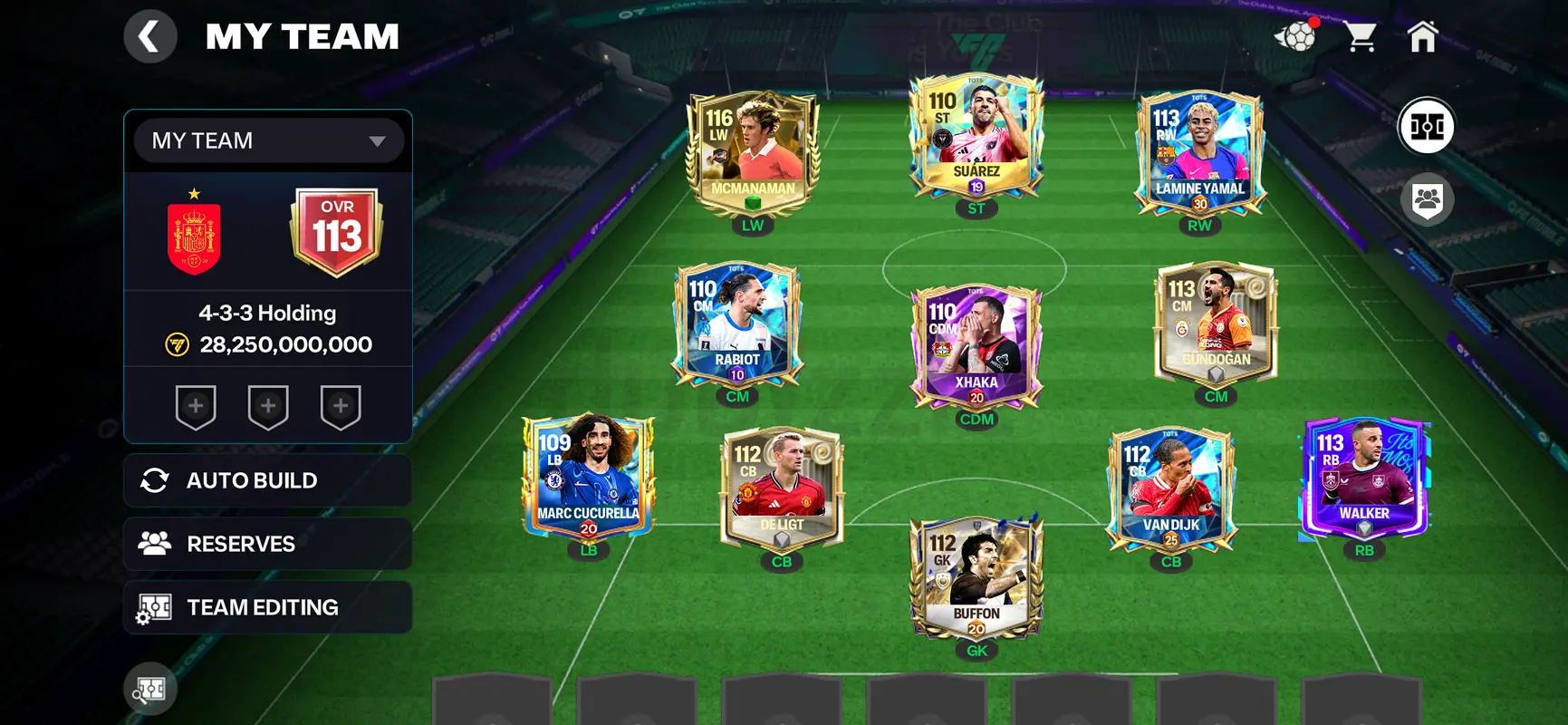Image resolution: width=1568 pixels, height=725 pixels.
Task: Choose the Lamine Yamal RW card
Action: pos(1199,154)
